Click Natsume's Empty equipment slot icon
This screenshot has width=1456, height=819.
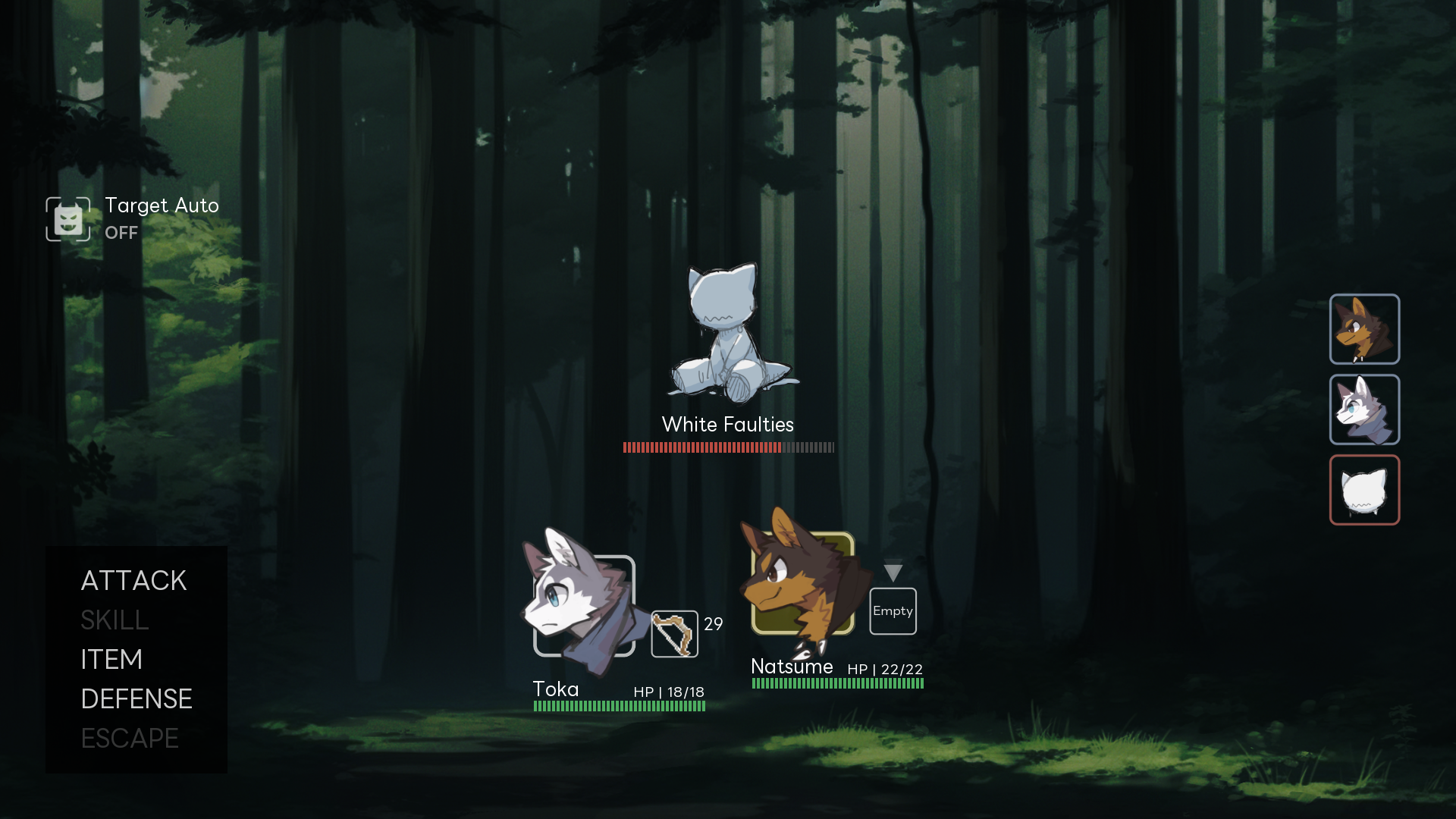893,610
